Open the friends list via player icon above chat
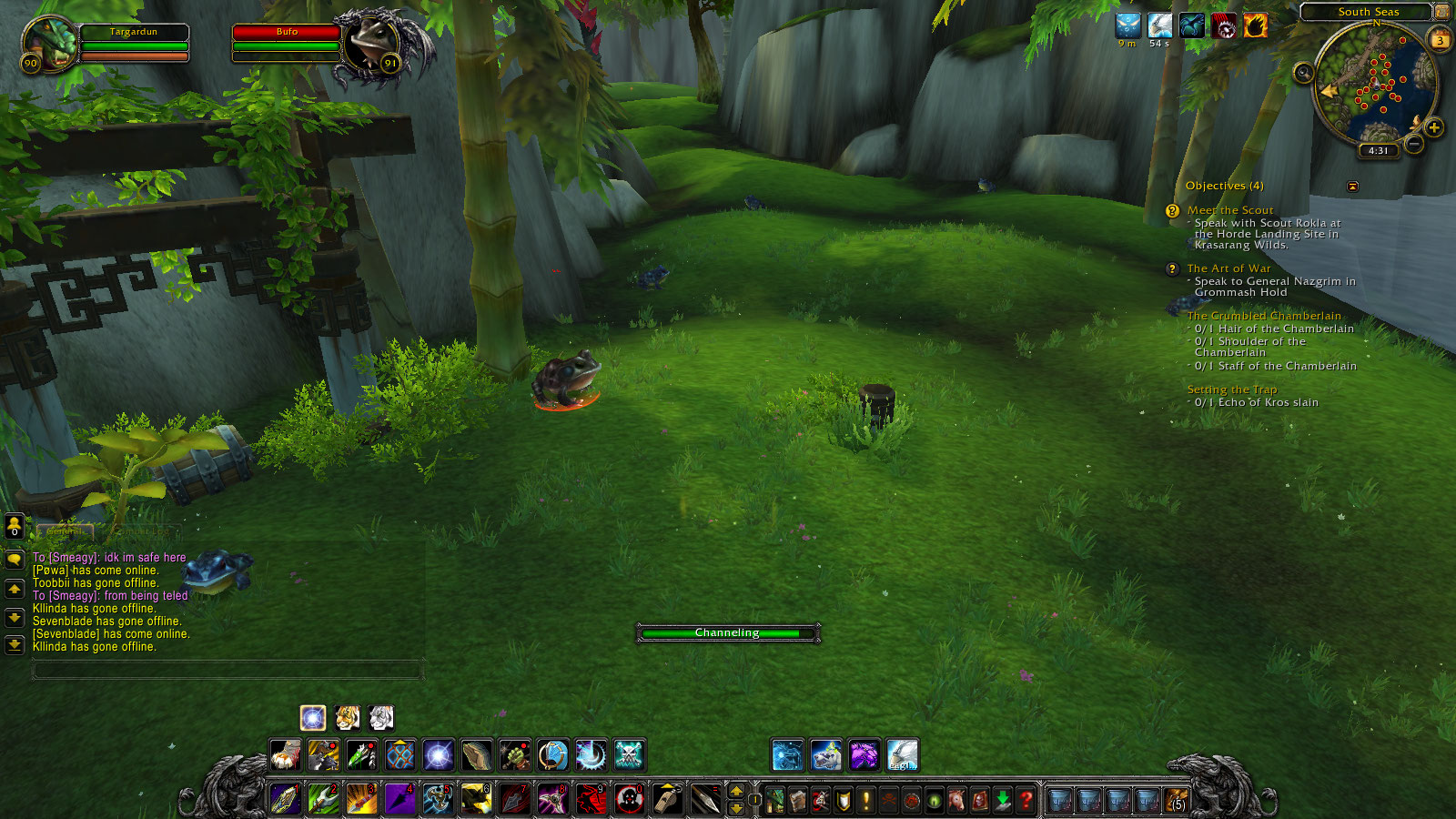This screenshot has width=1456, height=819. point(14,528)
